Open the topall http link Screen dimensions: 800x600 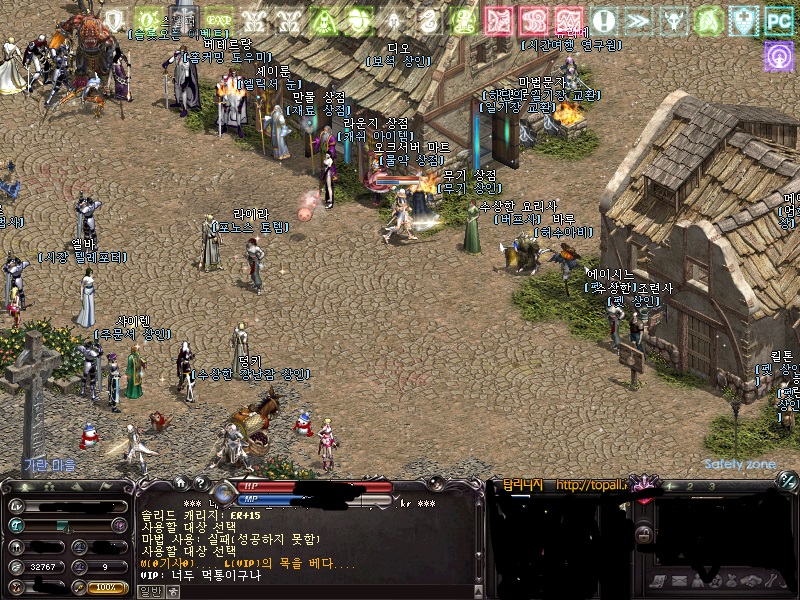(590, 485)
